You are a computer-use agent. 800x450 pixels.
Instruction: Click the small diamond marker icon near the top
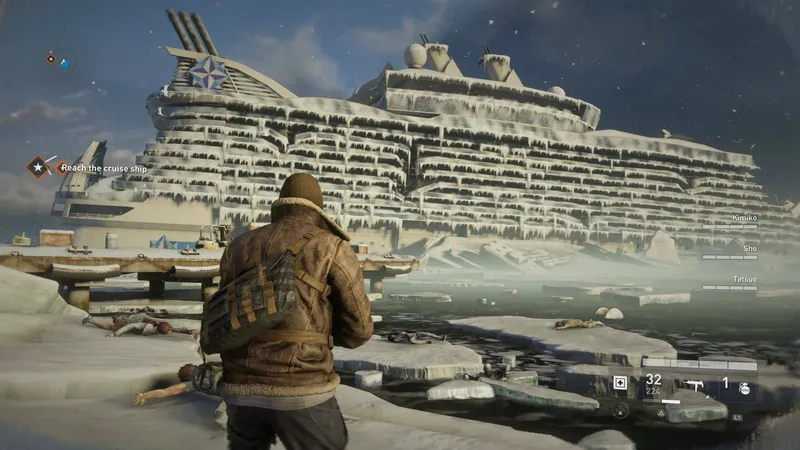(x=50, y=58)
